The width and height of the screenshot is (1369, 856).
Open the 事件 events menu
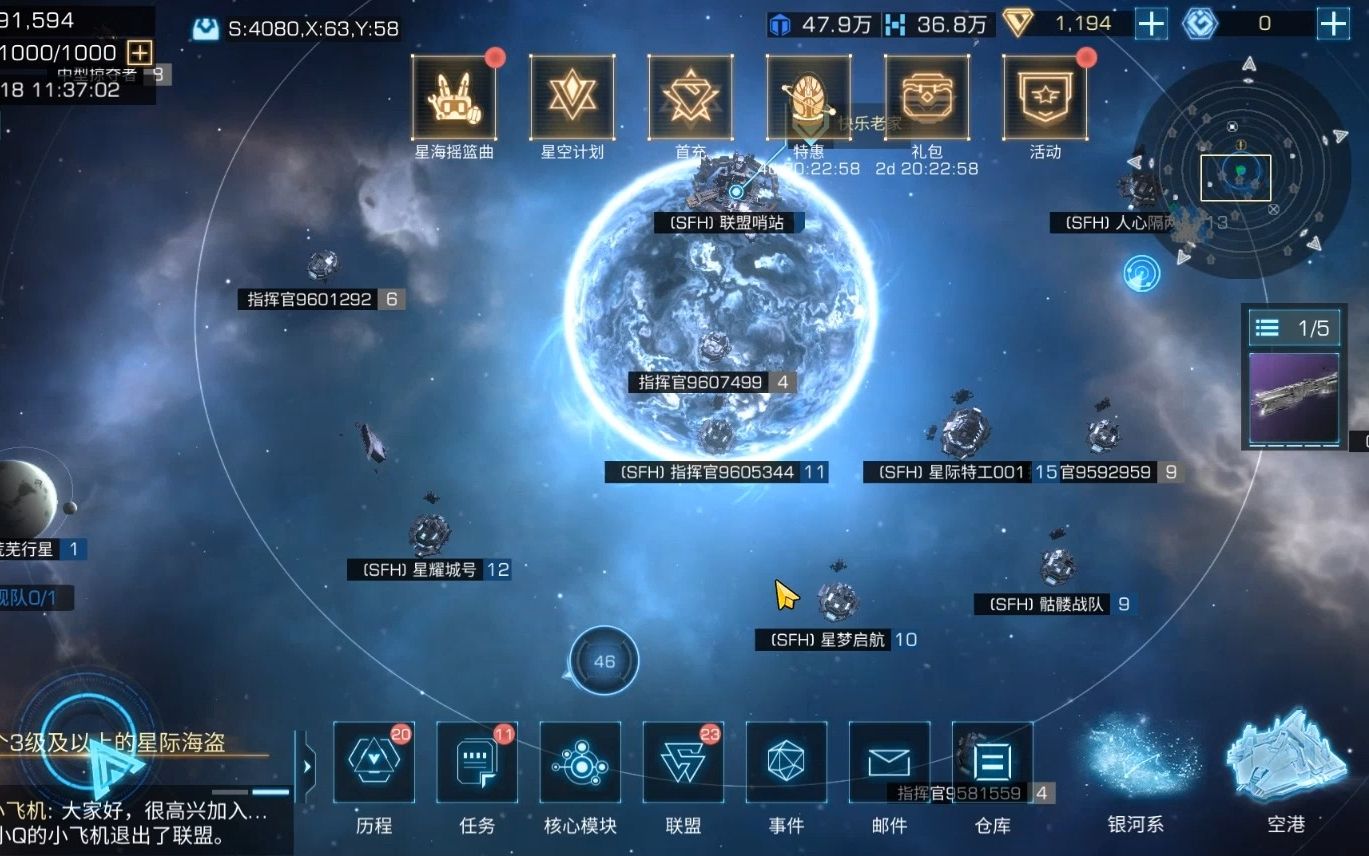tap(786, 764)
